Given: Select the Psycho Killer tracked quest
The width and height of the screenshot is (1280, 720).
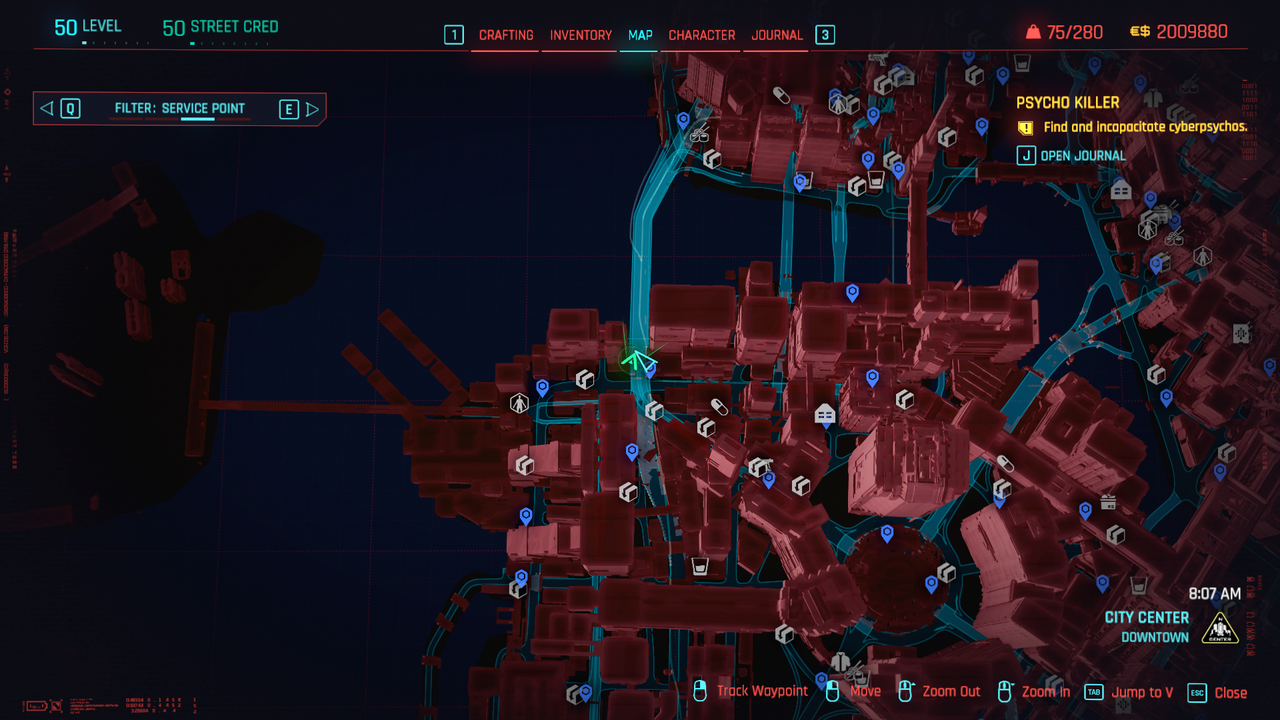Looking at the screenshot, I should tap(1067, 102).
